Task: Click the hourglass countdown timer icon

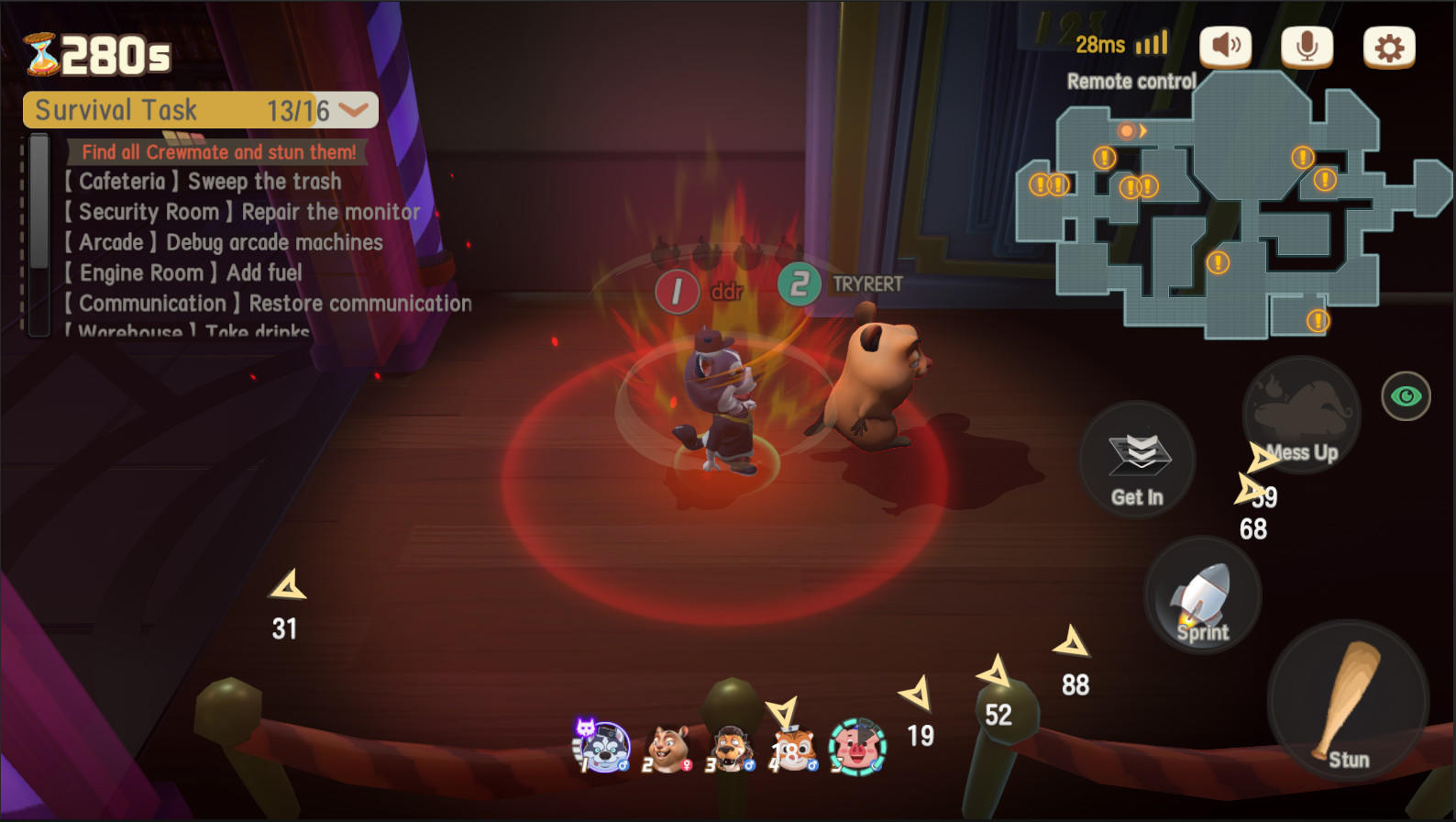Action: coord(40,52)
